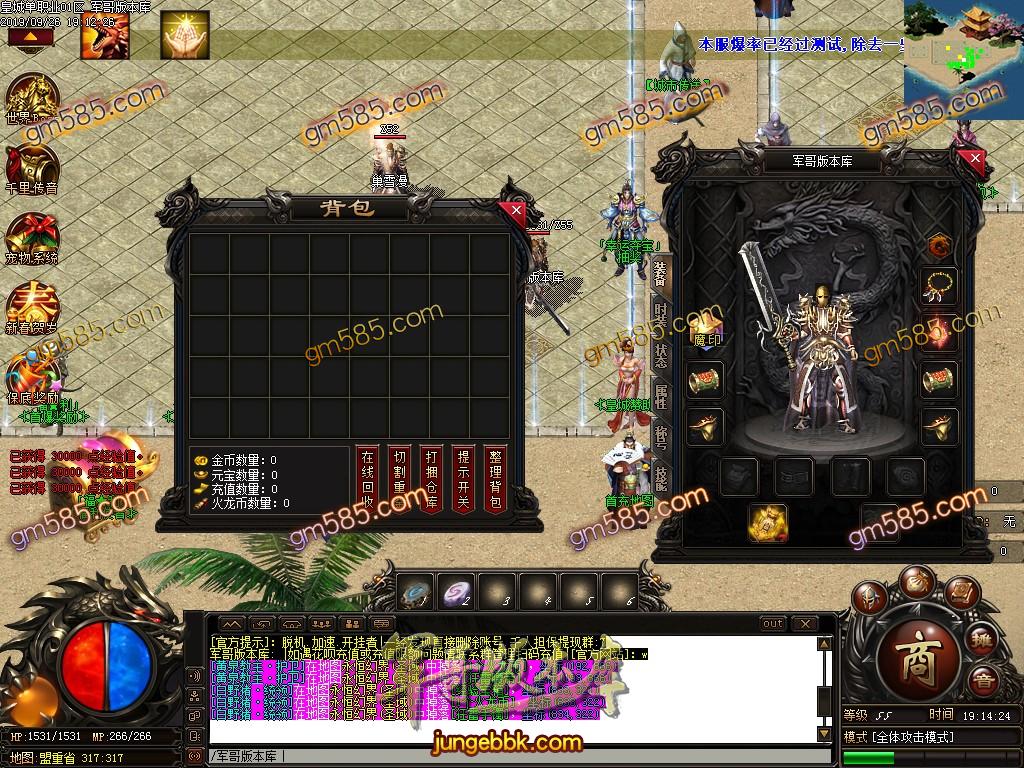
Task: Select the 魔印 seal equipment slot
Action: pyautogui.click(x=707, y=330)
